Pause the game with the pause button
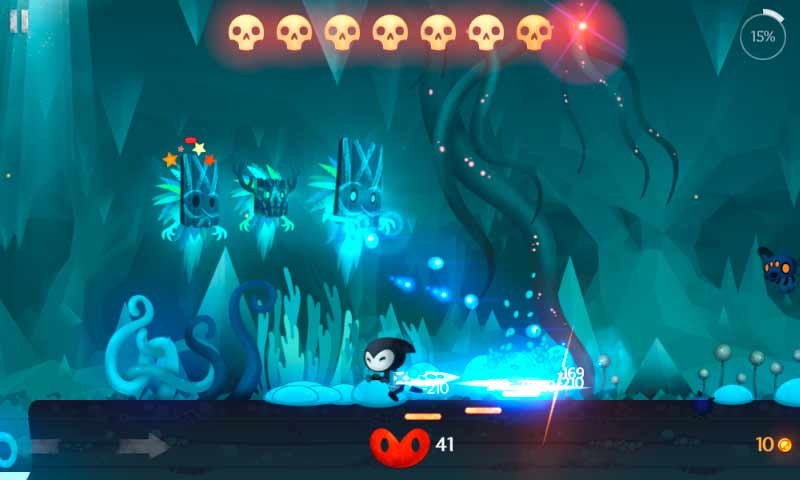Screen dimensions: 800x480 tap(19, 21)
